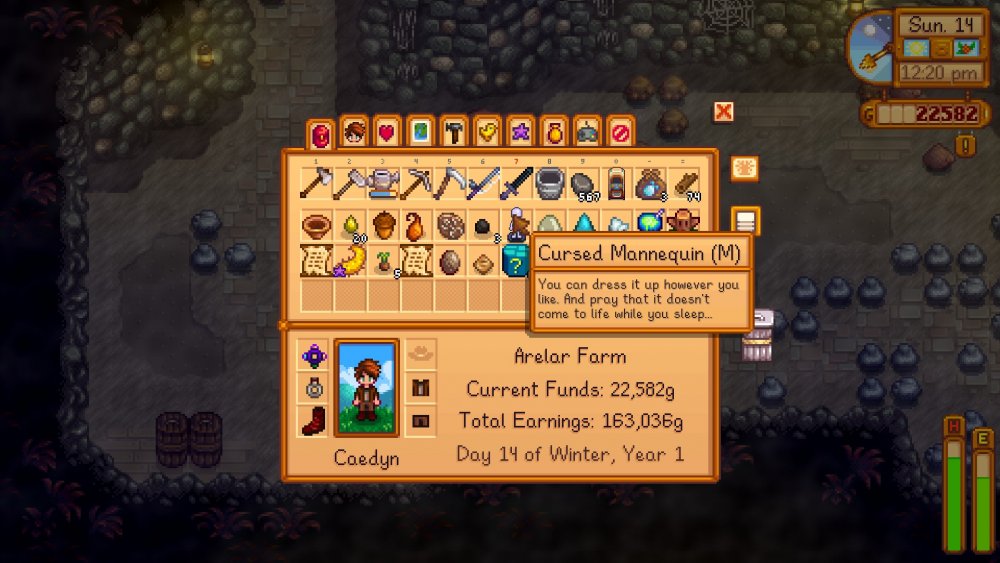Switch to the Skills tab with the face icon
Viewport: 1000px width, 563px height.
[x=353, y=133]
